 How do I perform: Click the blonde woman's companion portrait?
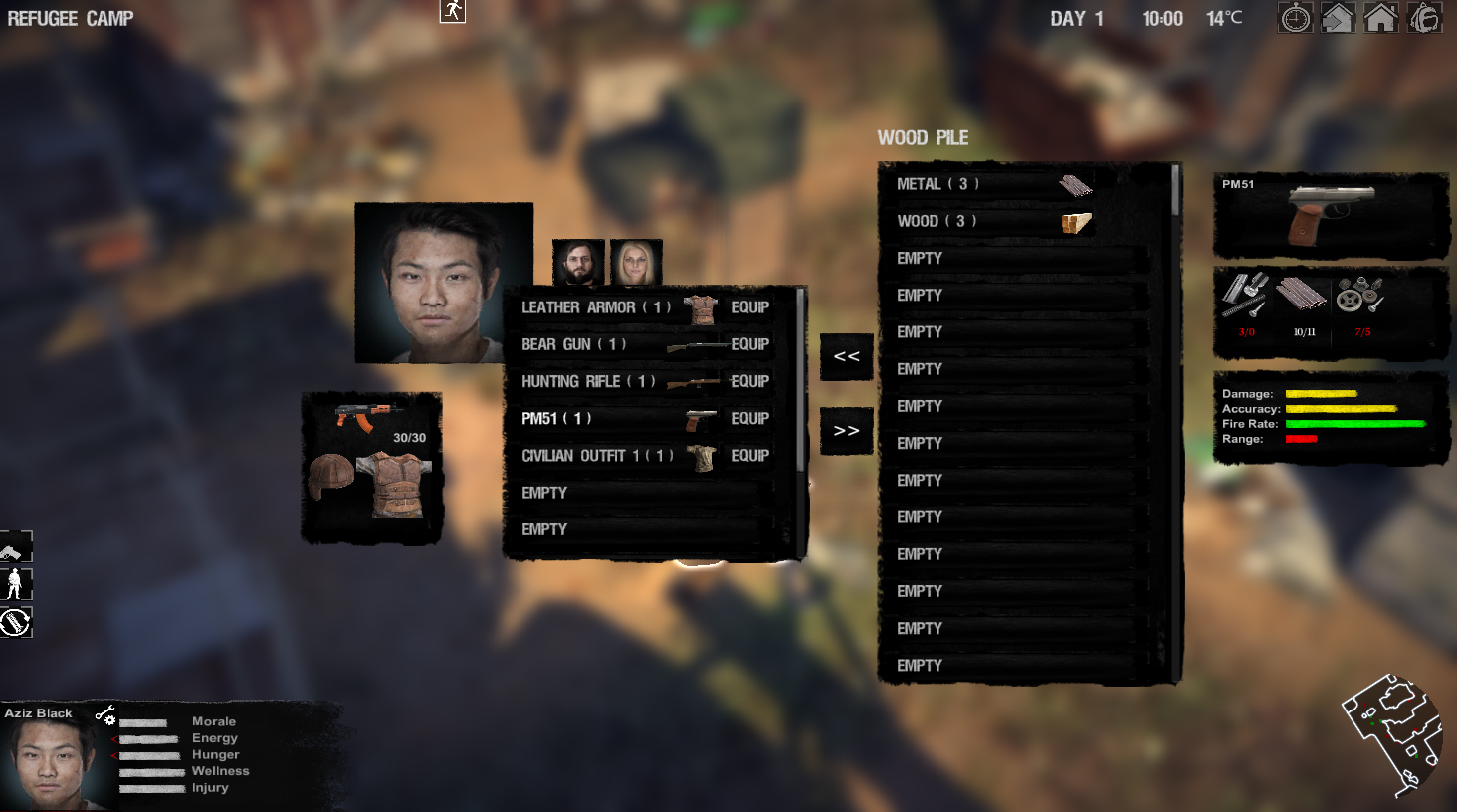(637, 261)
